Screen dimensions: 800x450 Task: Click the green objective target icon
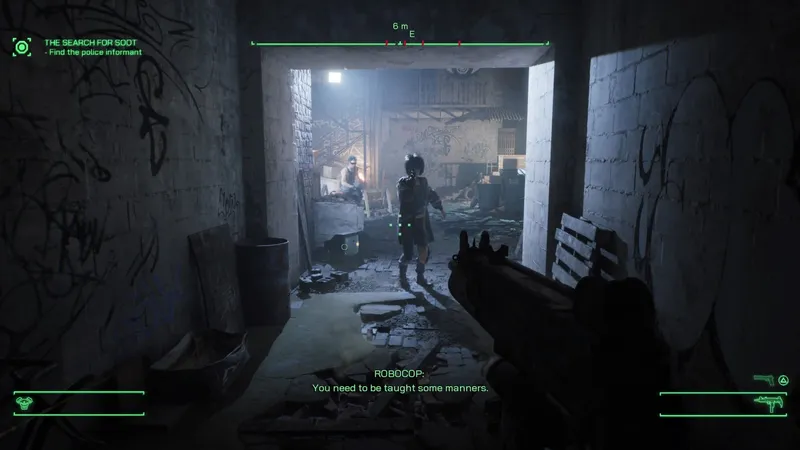[x=22, y=46]
